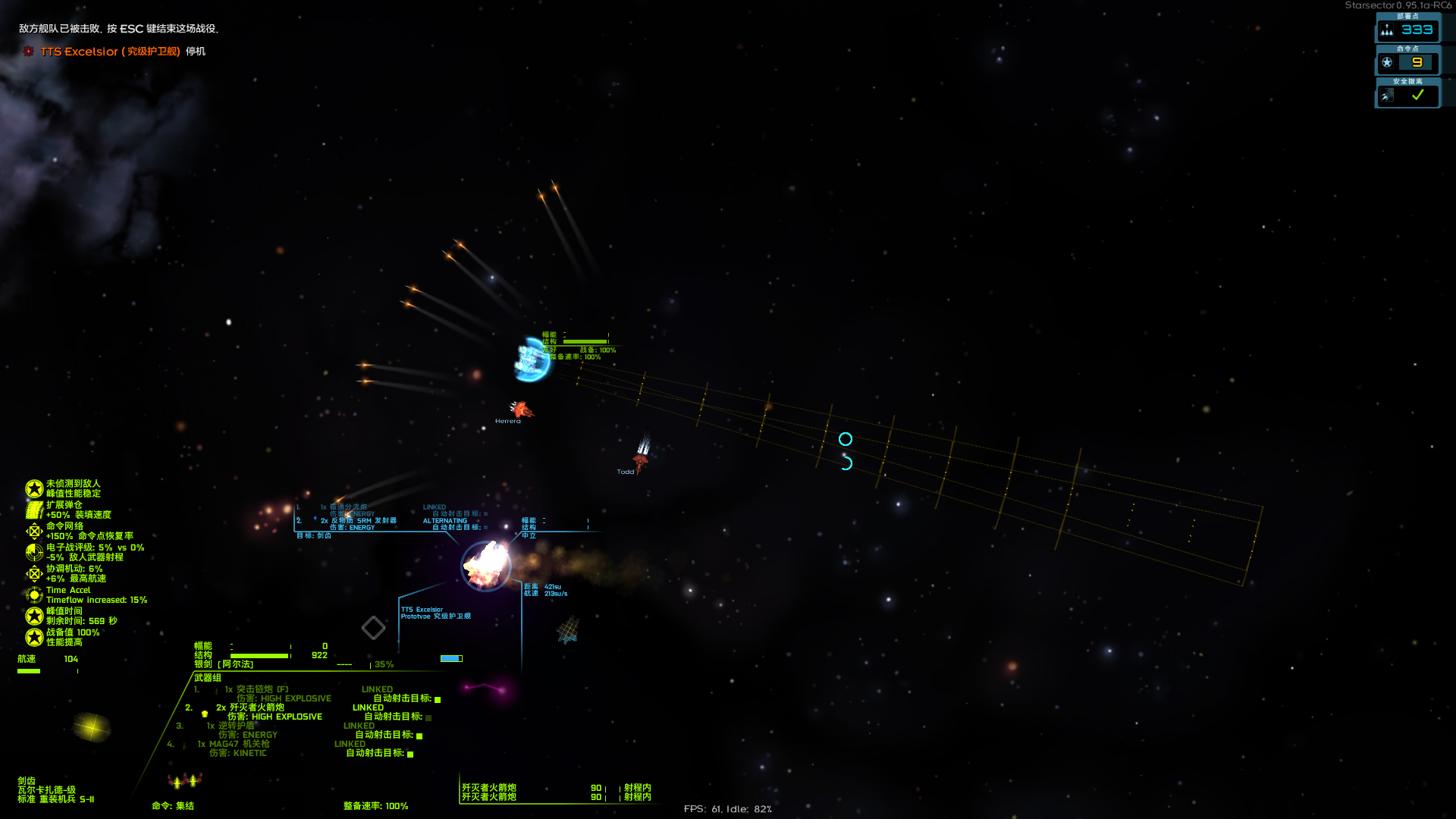
Task: Click the yellow ship status display icon
Action: coord(92,727)
